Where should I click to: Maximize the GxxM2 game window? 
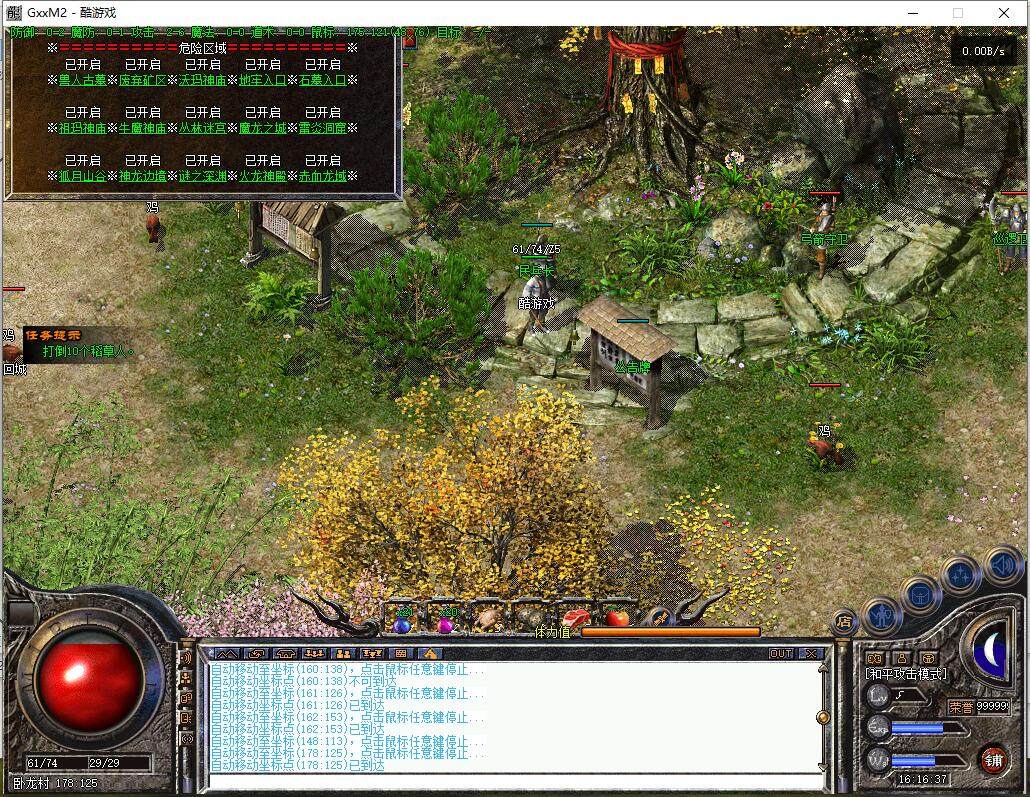[957, 13]
